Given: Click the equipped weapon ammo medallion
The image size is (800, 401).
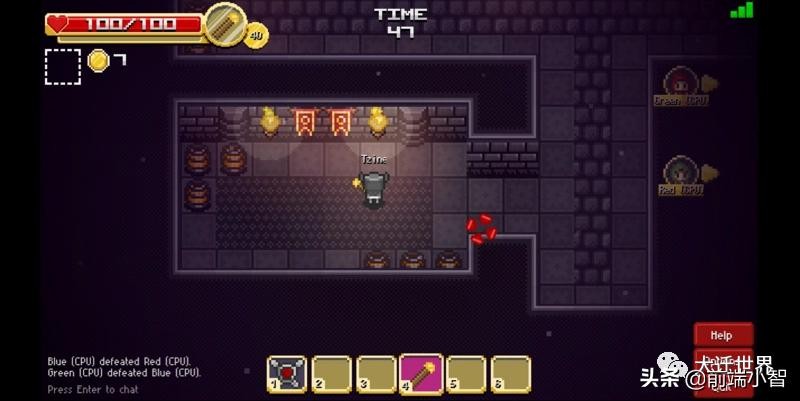Looking at the screenshot, I should point(224,24).
